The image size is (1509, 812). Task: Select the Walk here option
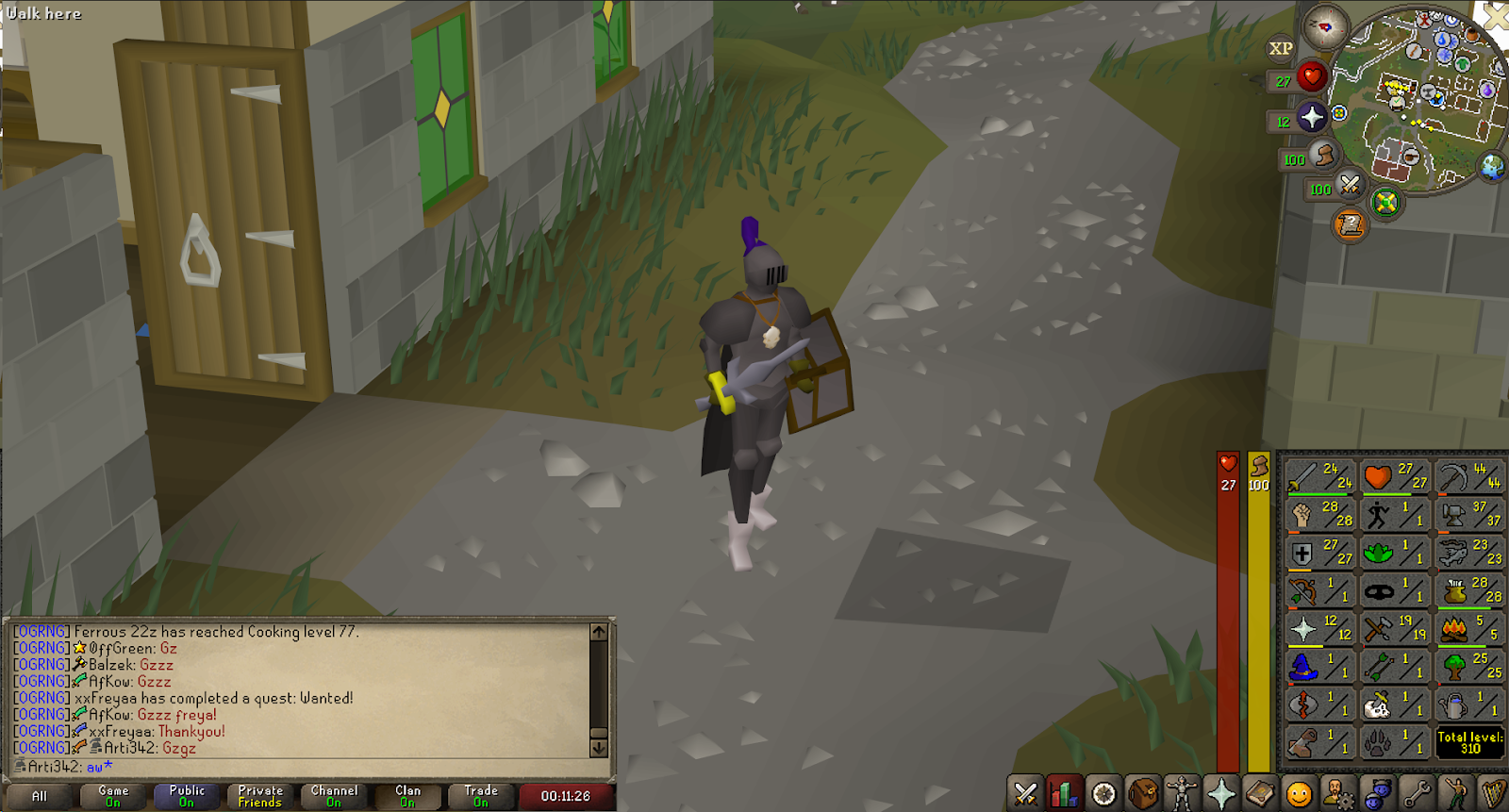(x=42, y=13)
